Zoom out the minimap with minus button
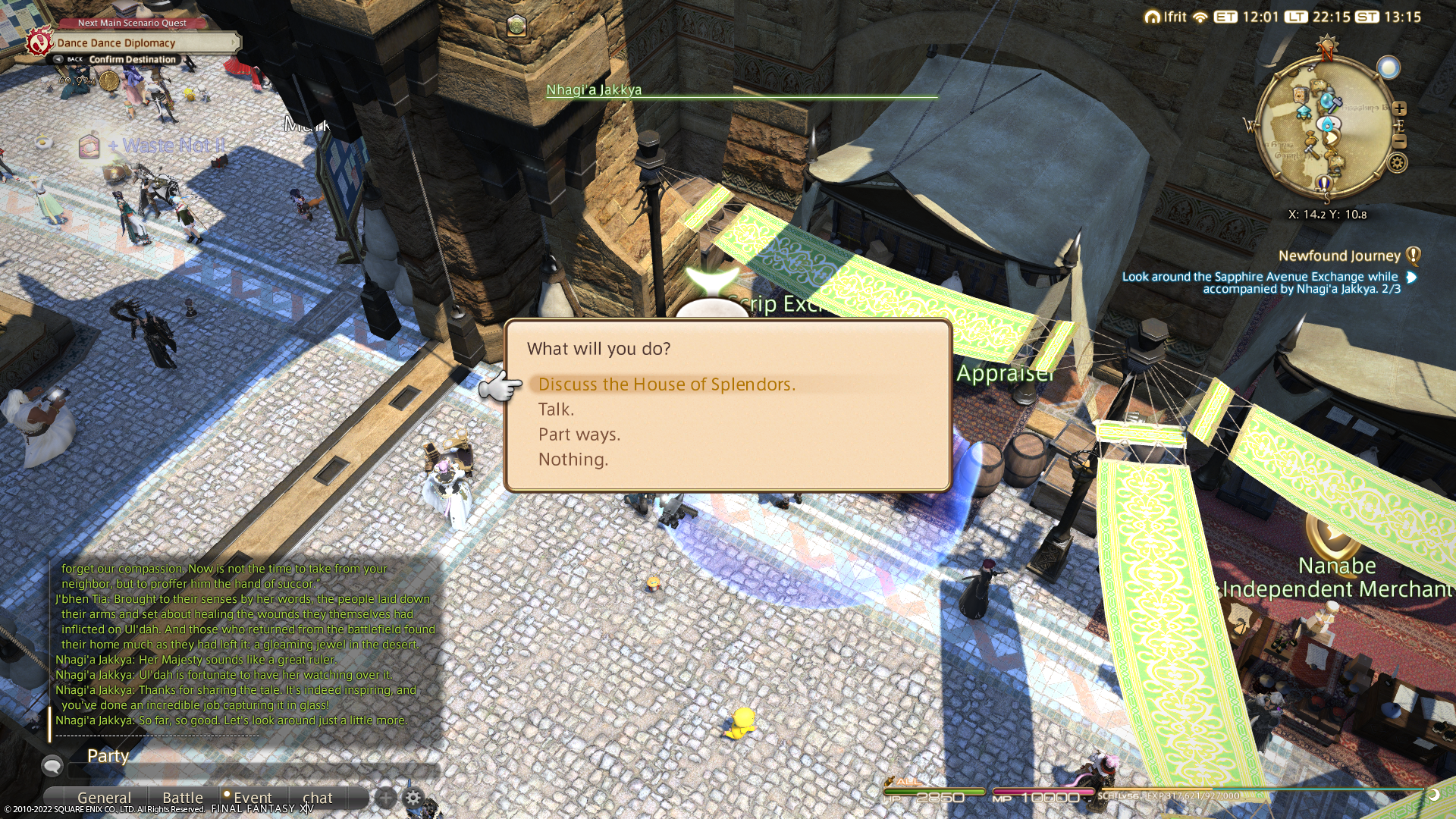This screenshot has height=819, width=1456. point(1399,142)
